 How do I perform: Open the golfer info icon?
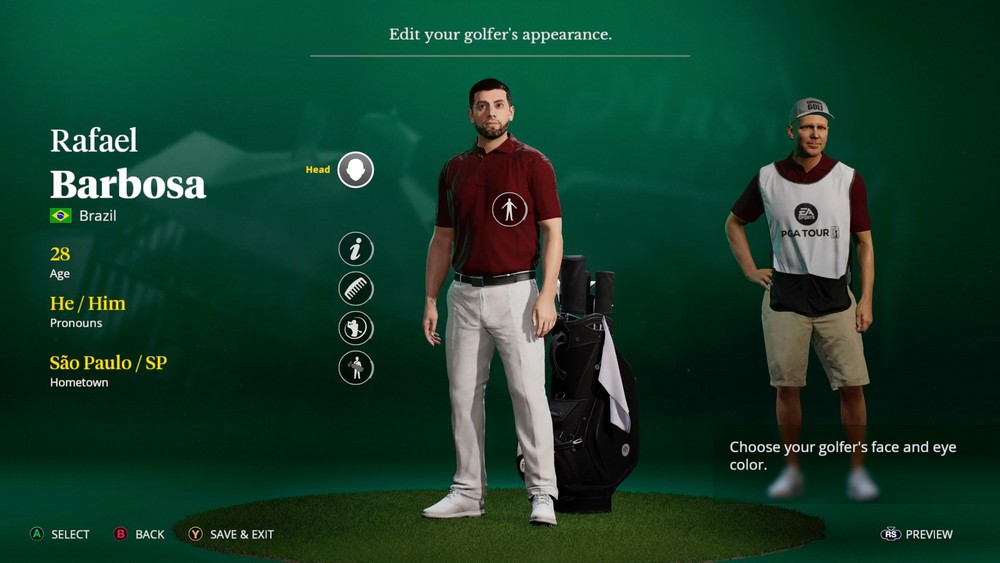coord(355,249)
